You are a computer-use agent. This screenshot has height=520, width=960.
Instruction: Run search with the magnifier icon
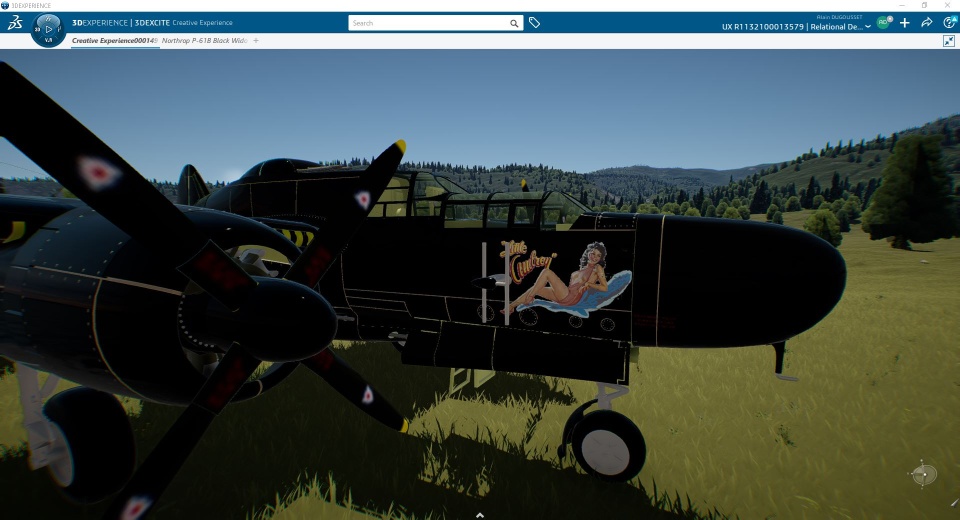[514, 23]
